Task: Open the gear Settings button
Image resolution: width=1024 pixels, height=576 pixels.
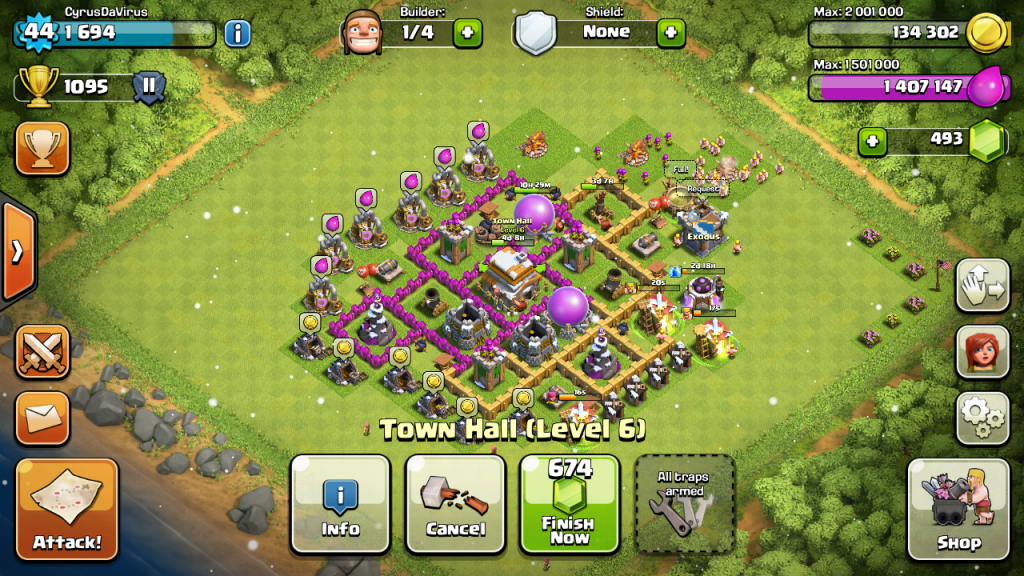Action: tap(981, 418)
